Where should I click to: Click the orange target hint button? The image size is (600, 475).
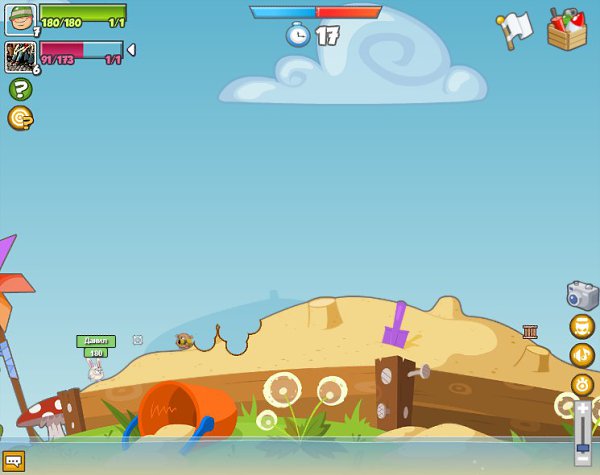click(20, 118)
